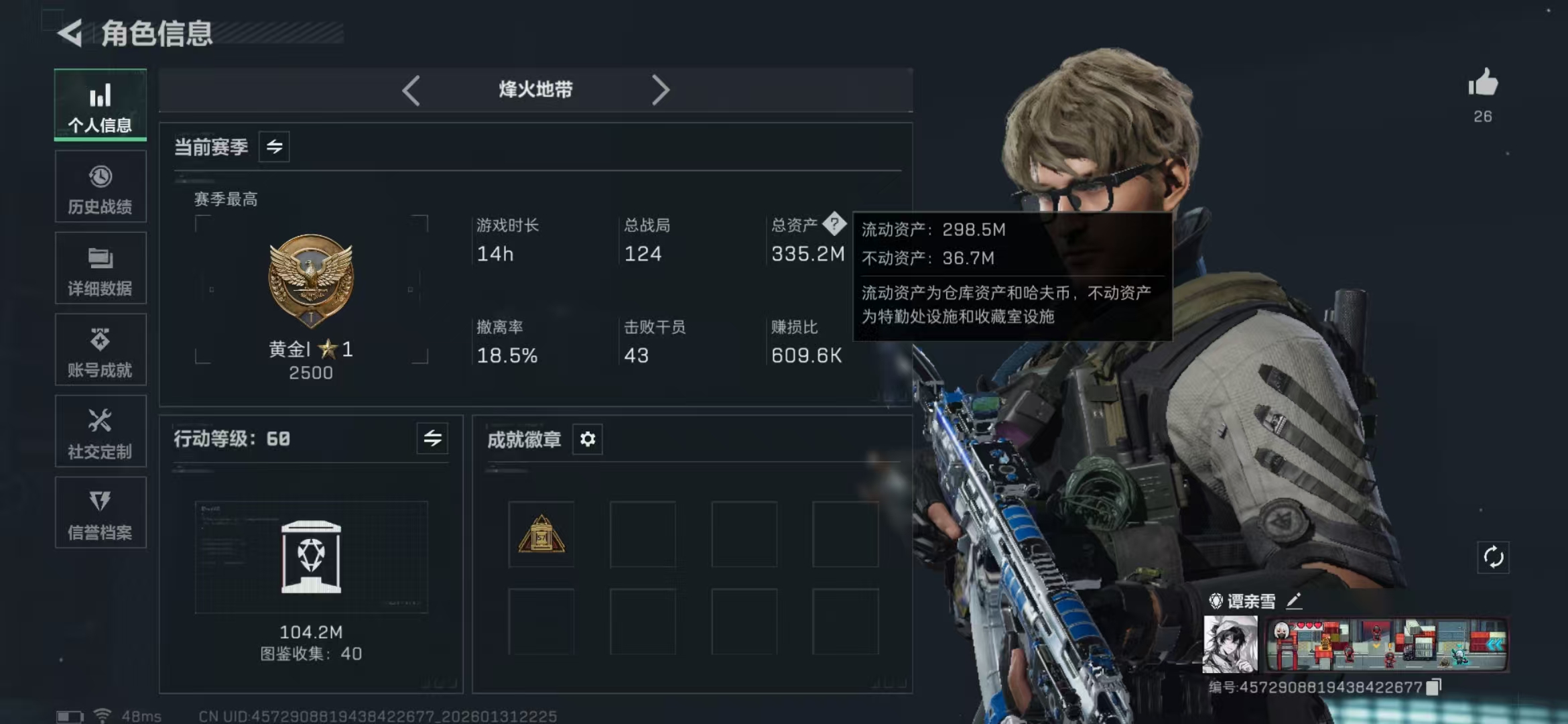
Task: Select the S7 achievement badge
Action: [541, 534]
